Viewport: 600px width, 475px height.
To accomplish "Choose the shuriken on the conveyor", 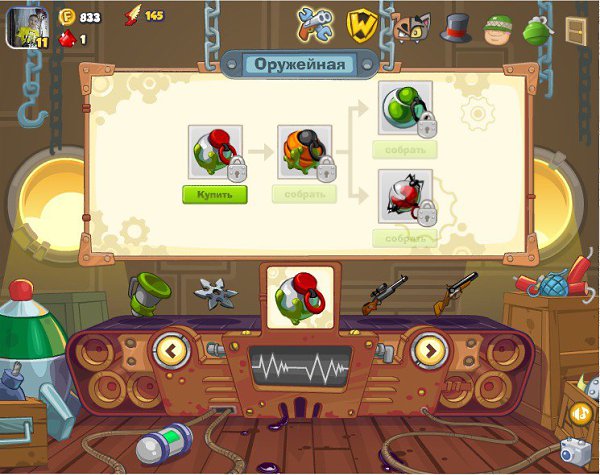I will (216, 294).
